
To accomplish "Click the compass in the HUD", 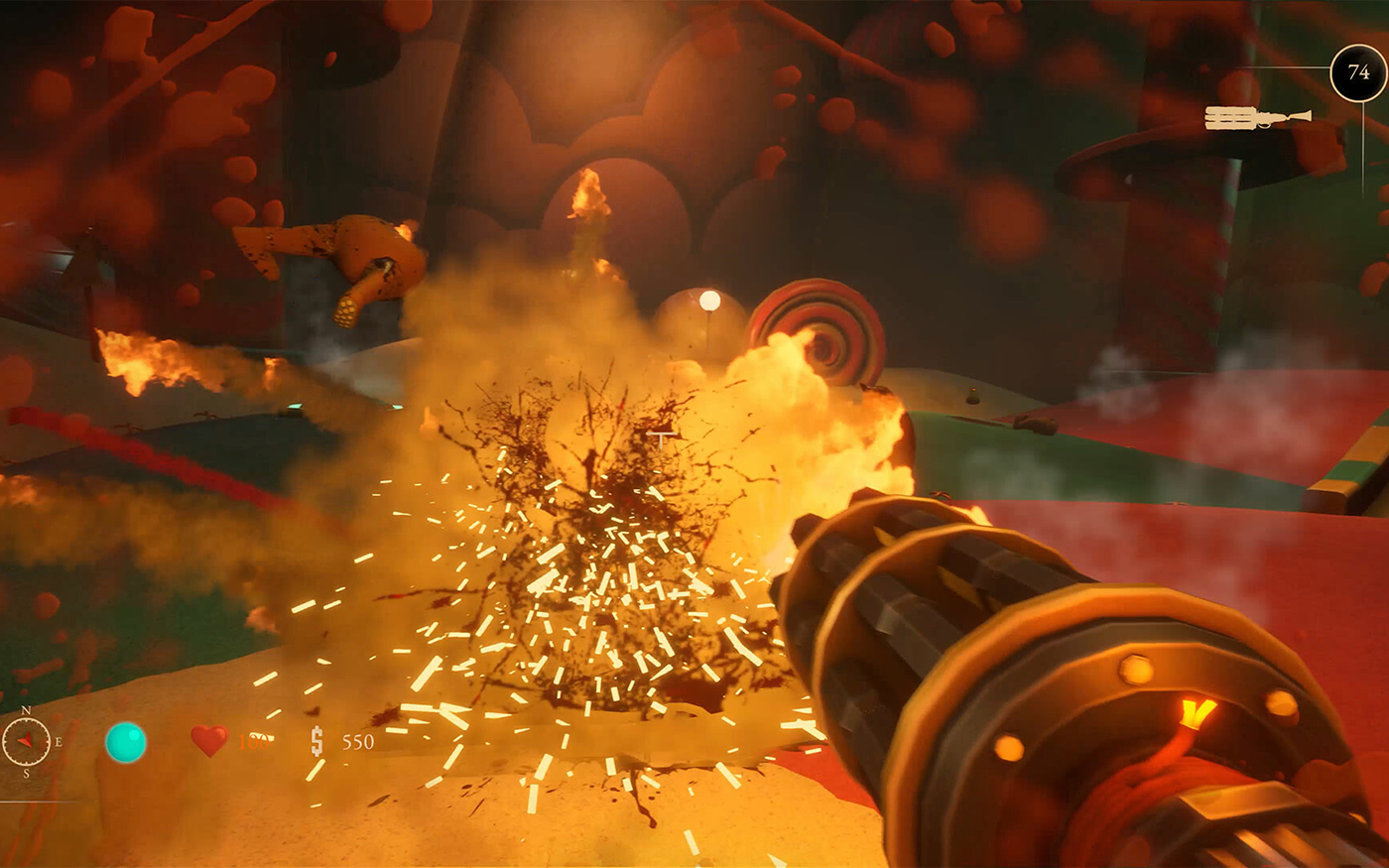I will 27,741.
